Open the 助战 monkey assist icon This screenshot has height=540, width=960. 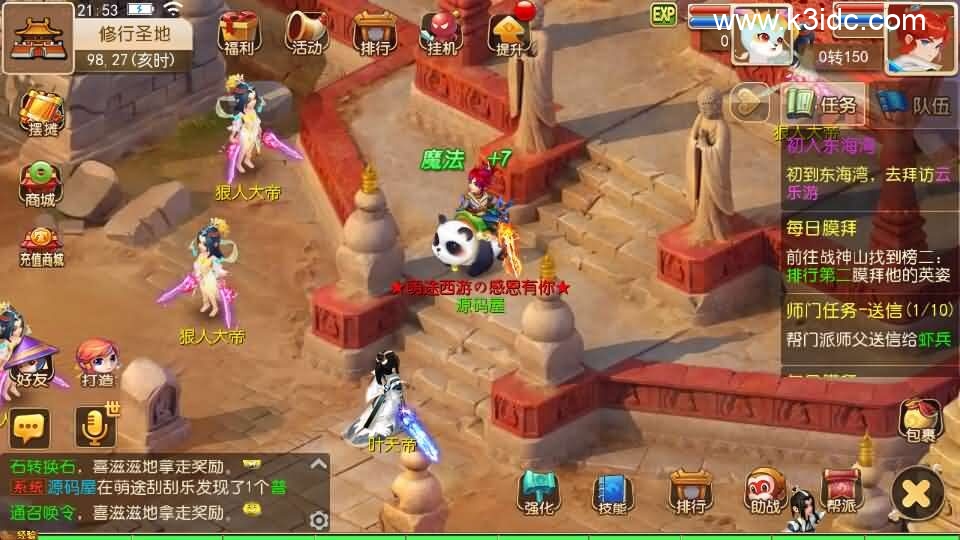pyautogui.click(x=765, y=491)
